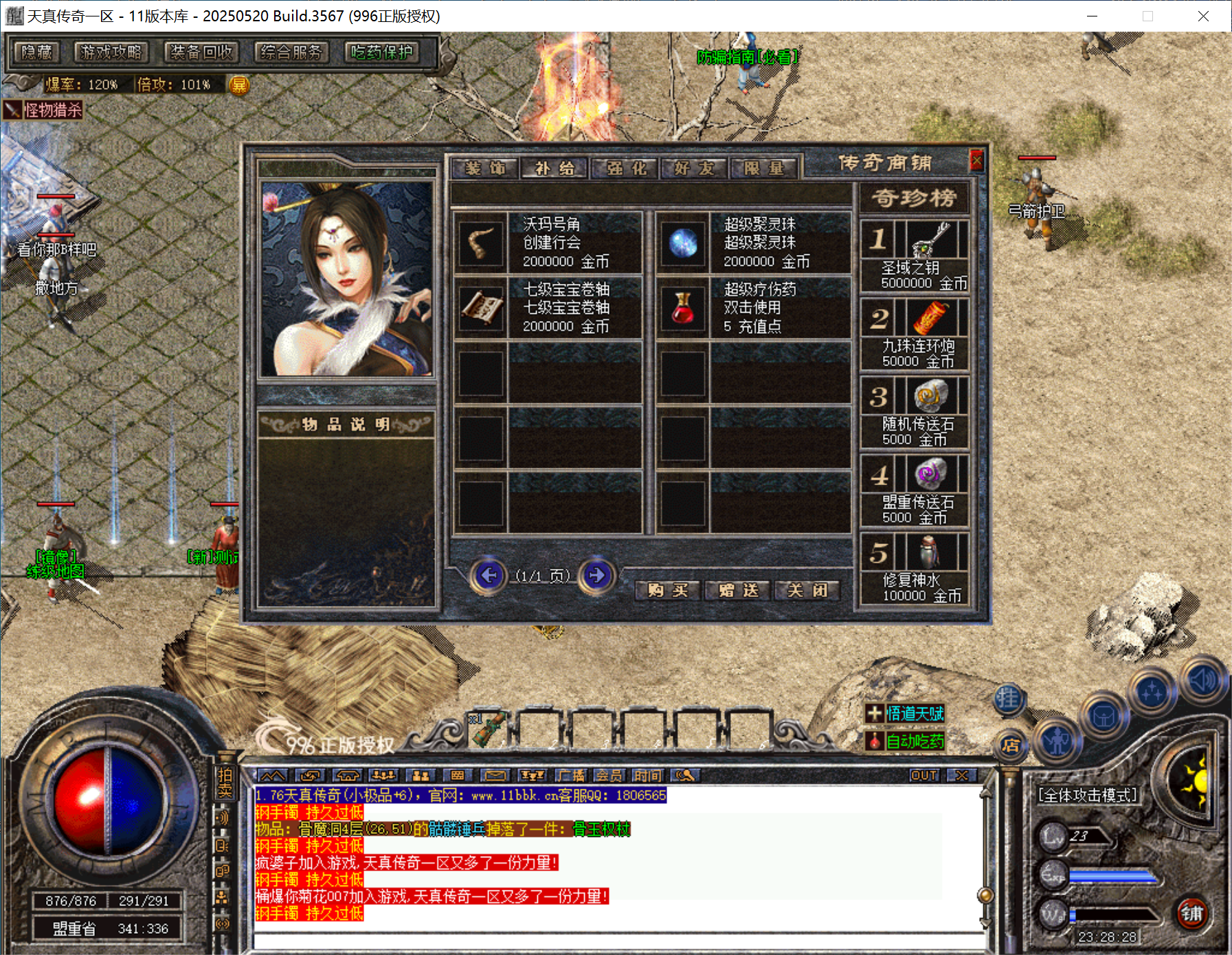The width and height of the screenshot is (1232, 955).
Task: Close the shop with the 关闭 button
Action: pyautogui.click(x=807, y=590)
